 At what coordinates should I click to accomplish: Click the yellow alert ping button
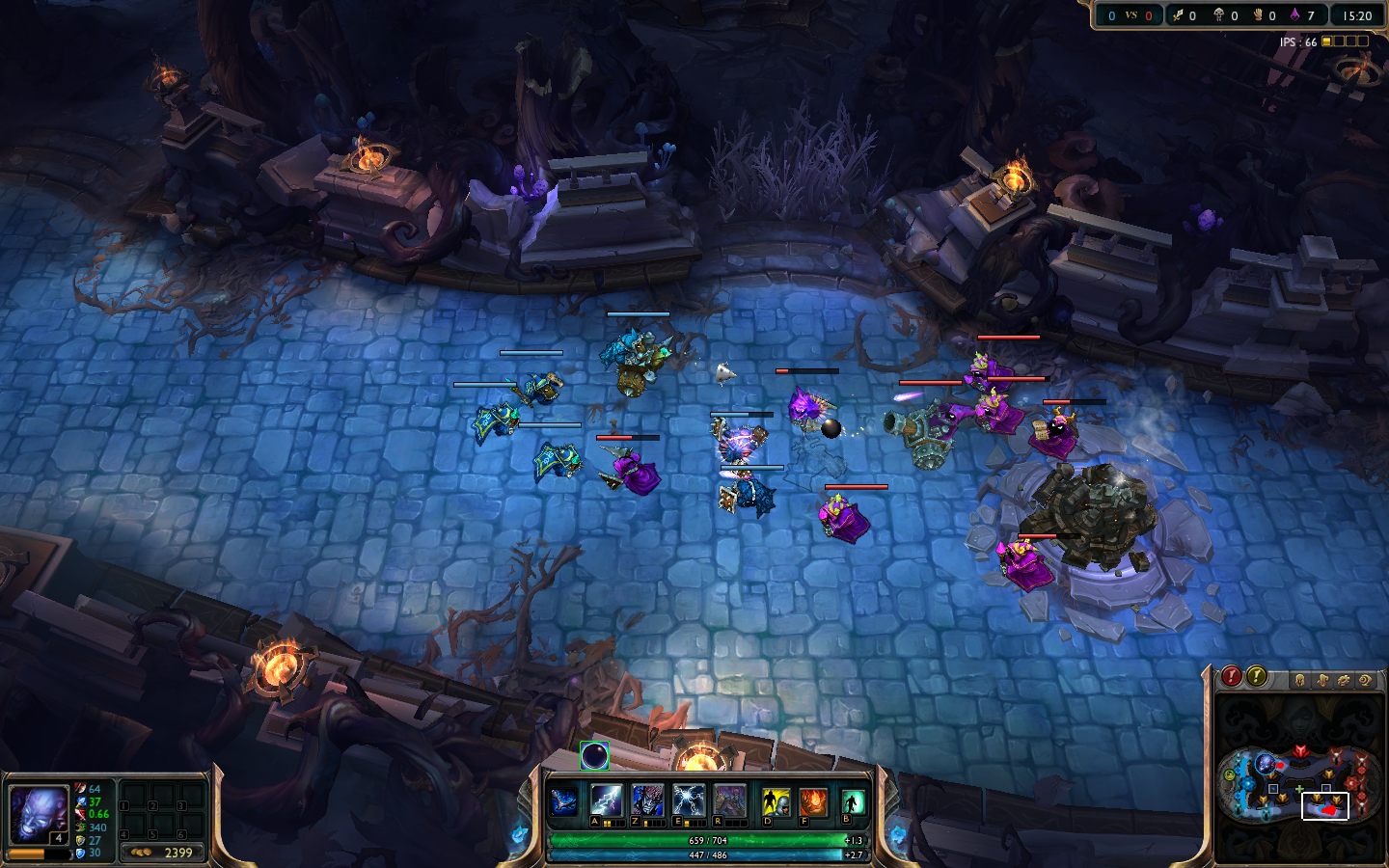tap(1256, 676)
